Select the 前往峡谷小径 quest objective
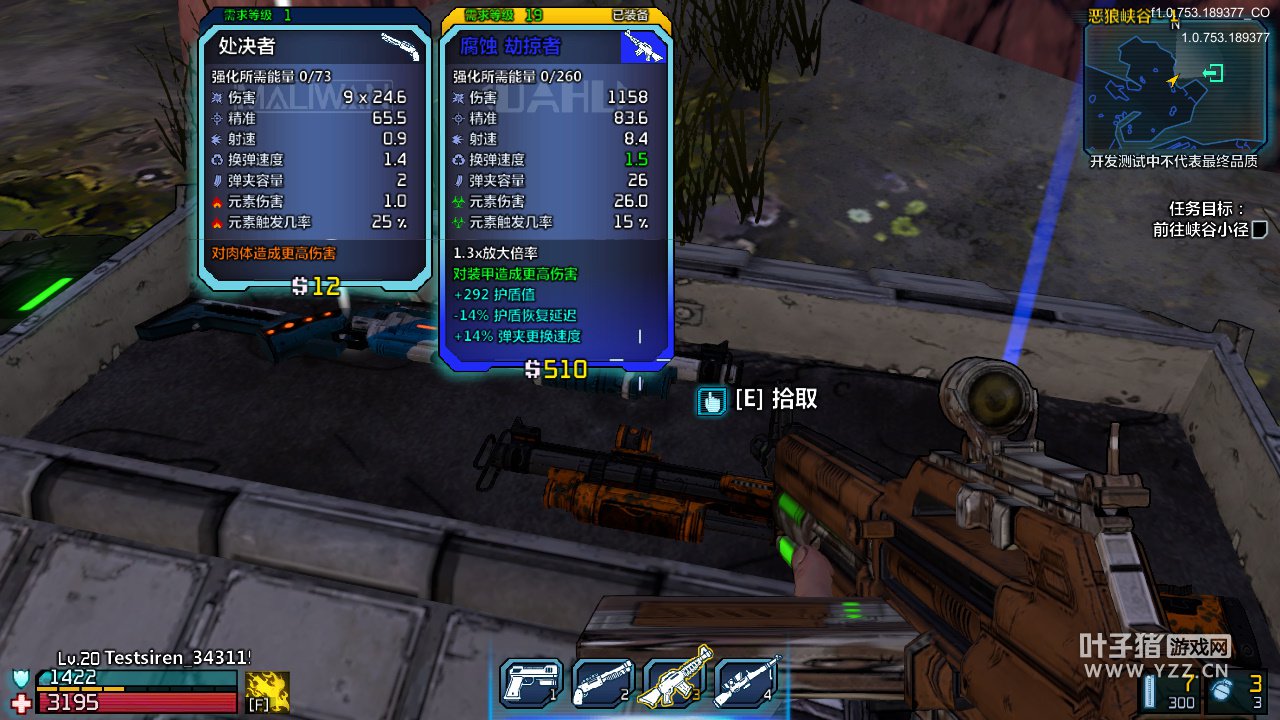 [1200, 229]
